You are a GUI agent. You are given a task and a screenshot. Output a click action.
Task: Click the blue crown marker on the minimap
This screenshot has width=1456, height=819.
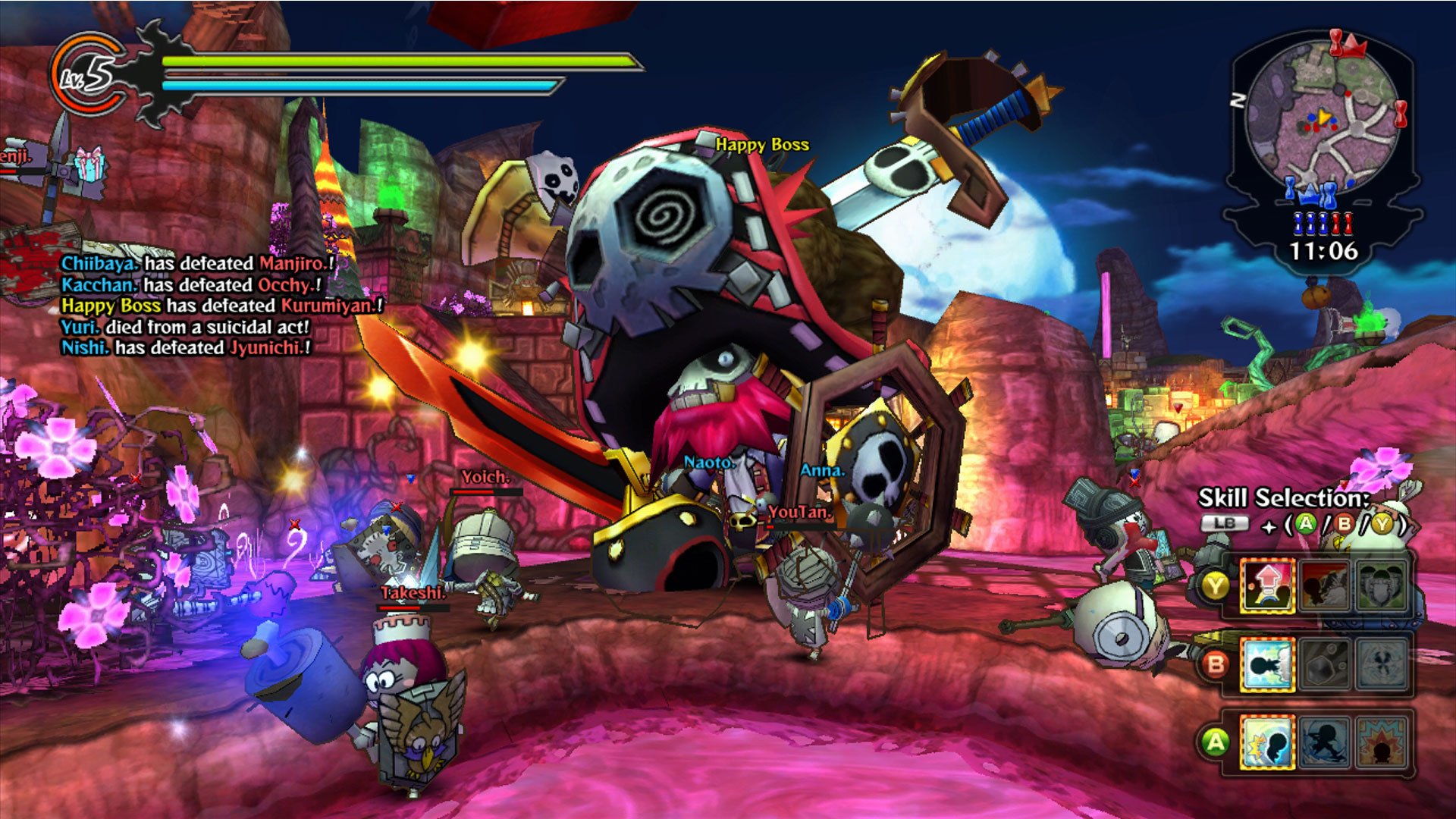[x=1307, y=195]
